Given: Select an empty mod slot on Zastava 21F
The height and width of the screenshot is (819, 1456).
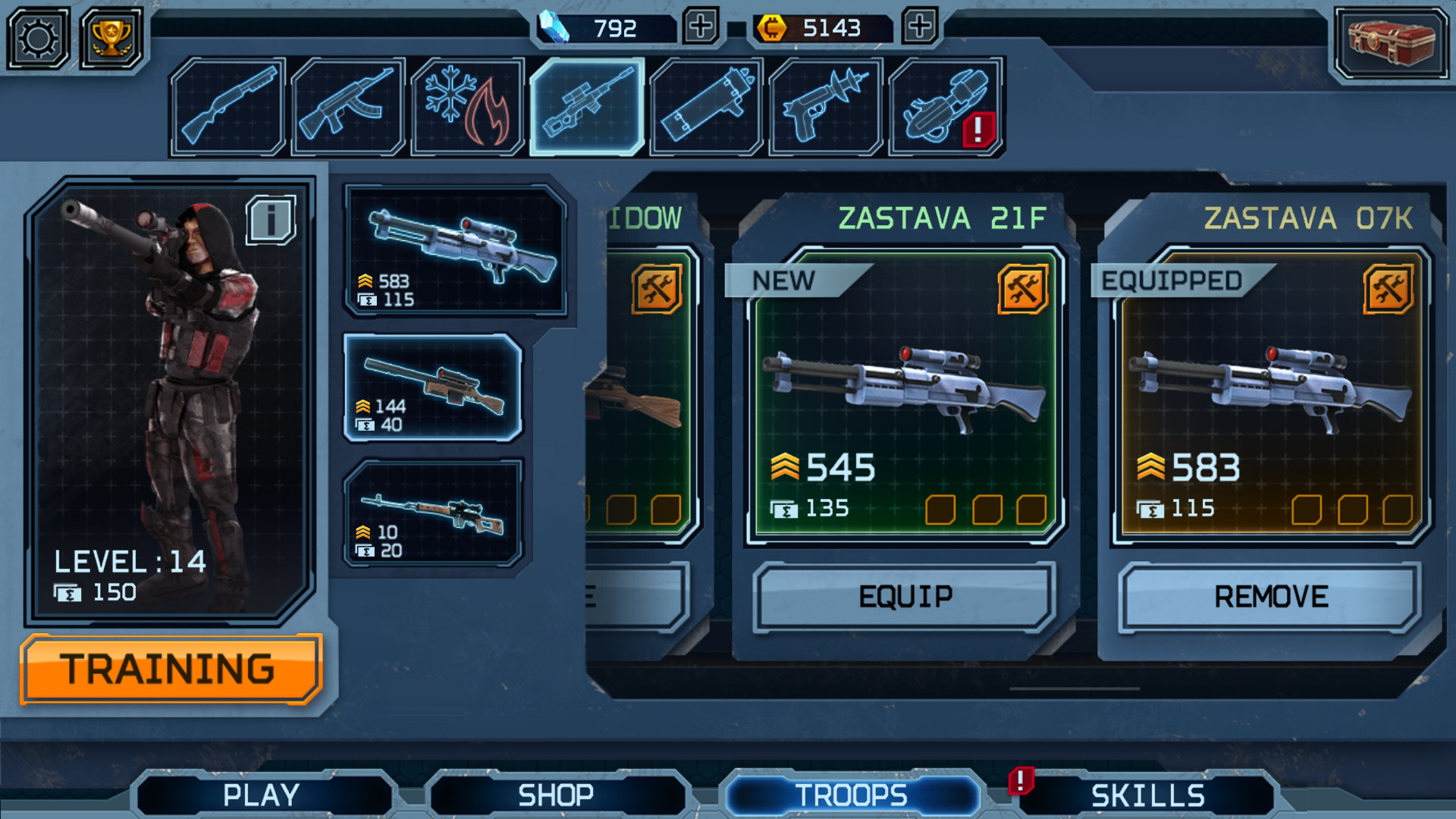Looking at the screenshot, I should tap(942, 510).
